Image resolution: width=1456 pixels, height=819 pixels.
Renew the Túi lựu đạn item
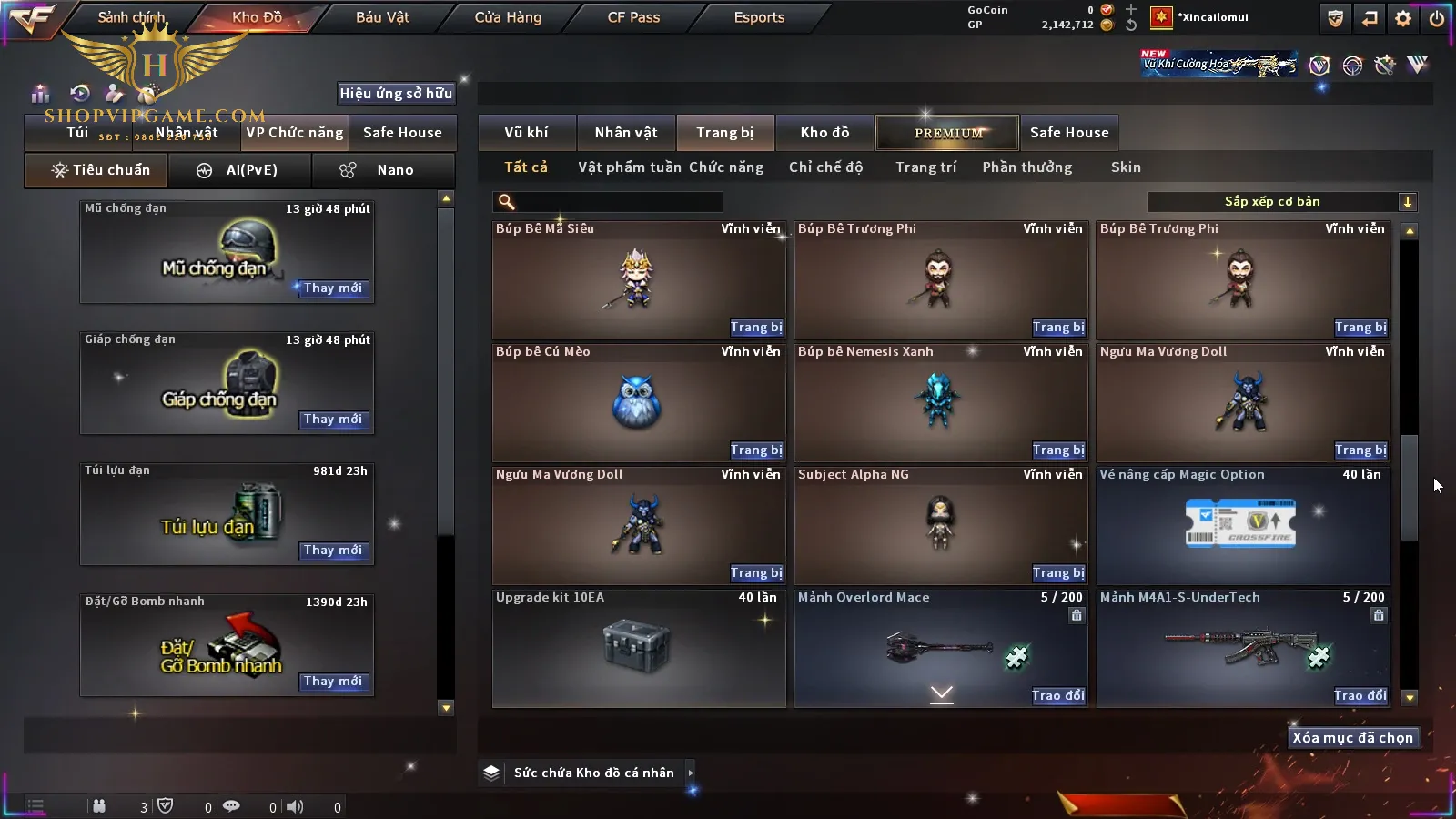(x=333, y=551)
